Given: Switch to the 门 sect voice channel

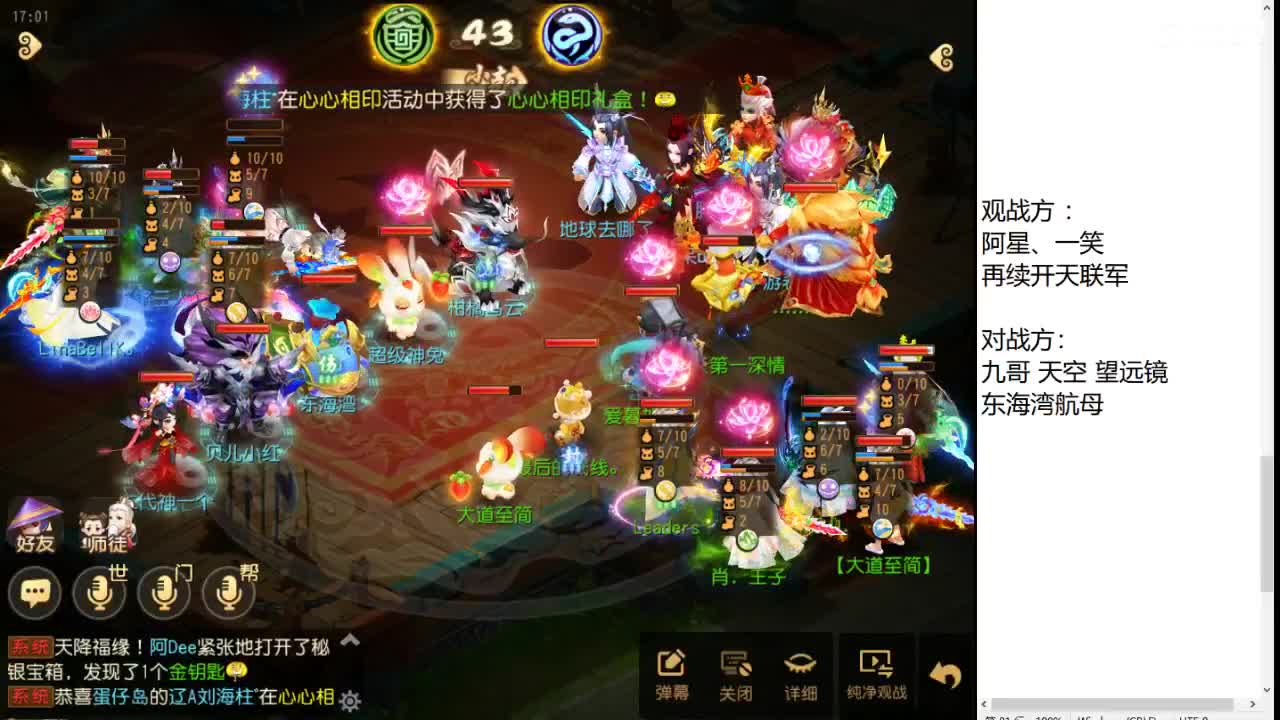Looking at the screenshot, I should pyautogui.click(x=163, y=593).
